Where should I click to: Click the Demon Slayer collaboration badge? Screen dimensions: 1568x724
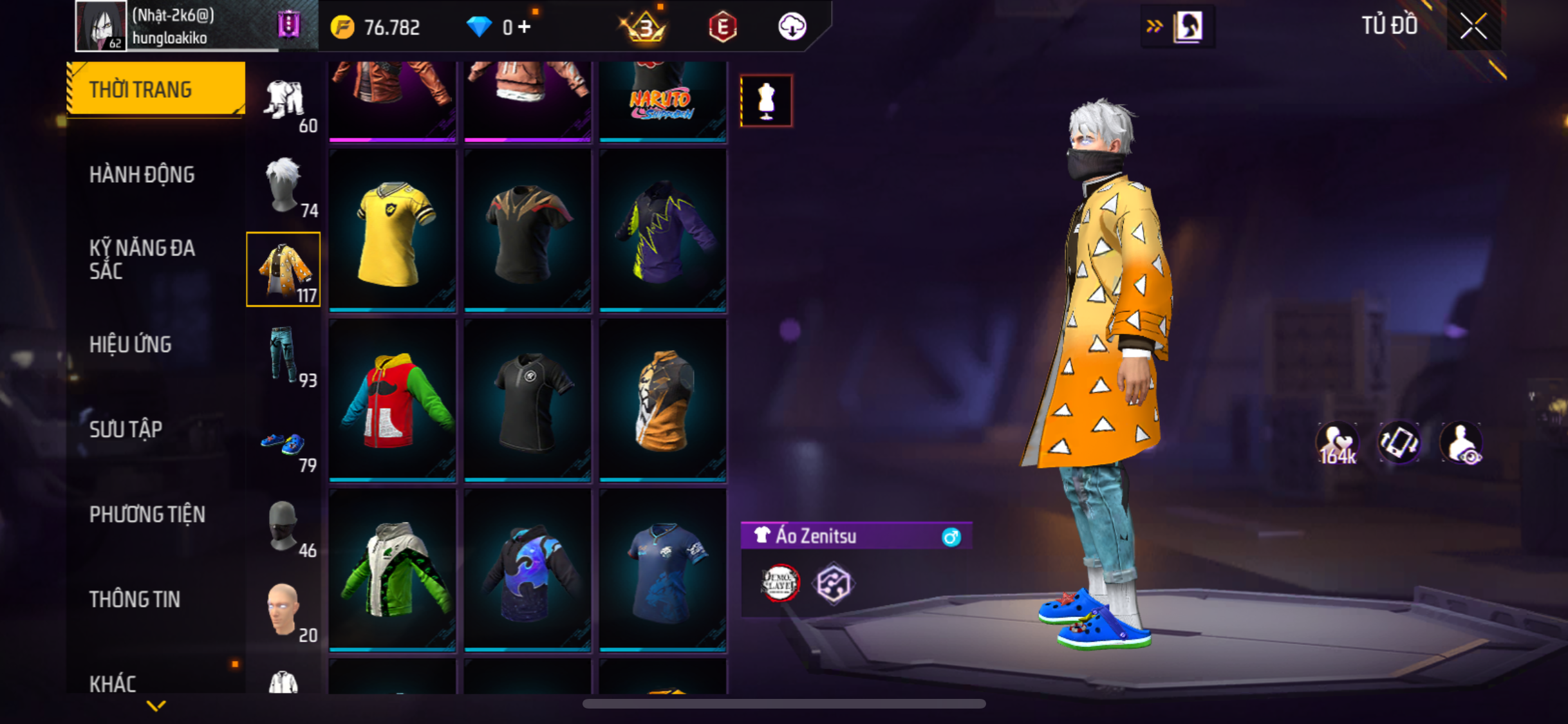tap(779, 583)
